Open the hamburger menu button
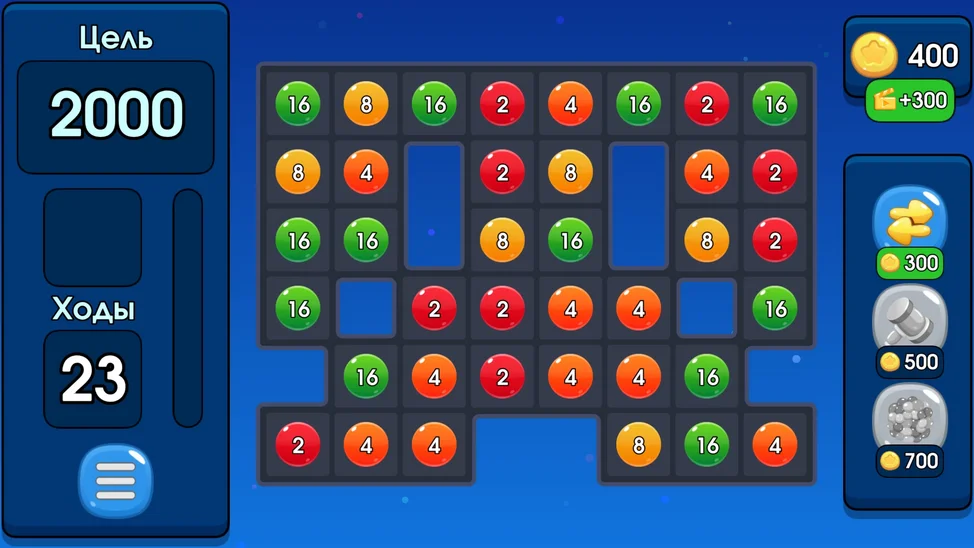This screenshot has height=548, width=974. point(115,482)
